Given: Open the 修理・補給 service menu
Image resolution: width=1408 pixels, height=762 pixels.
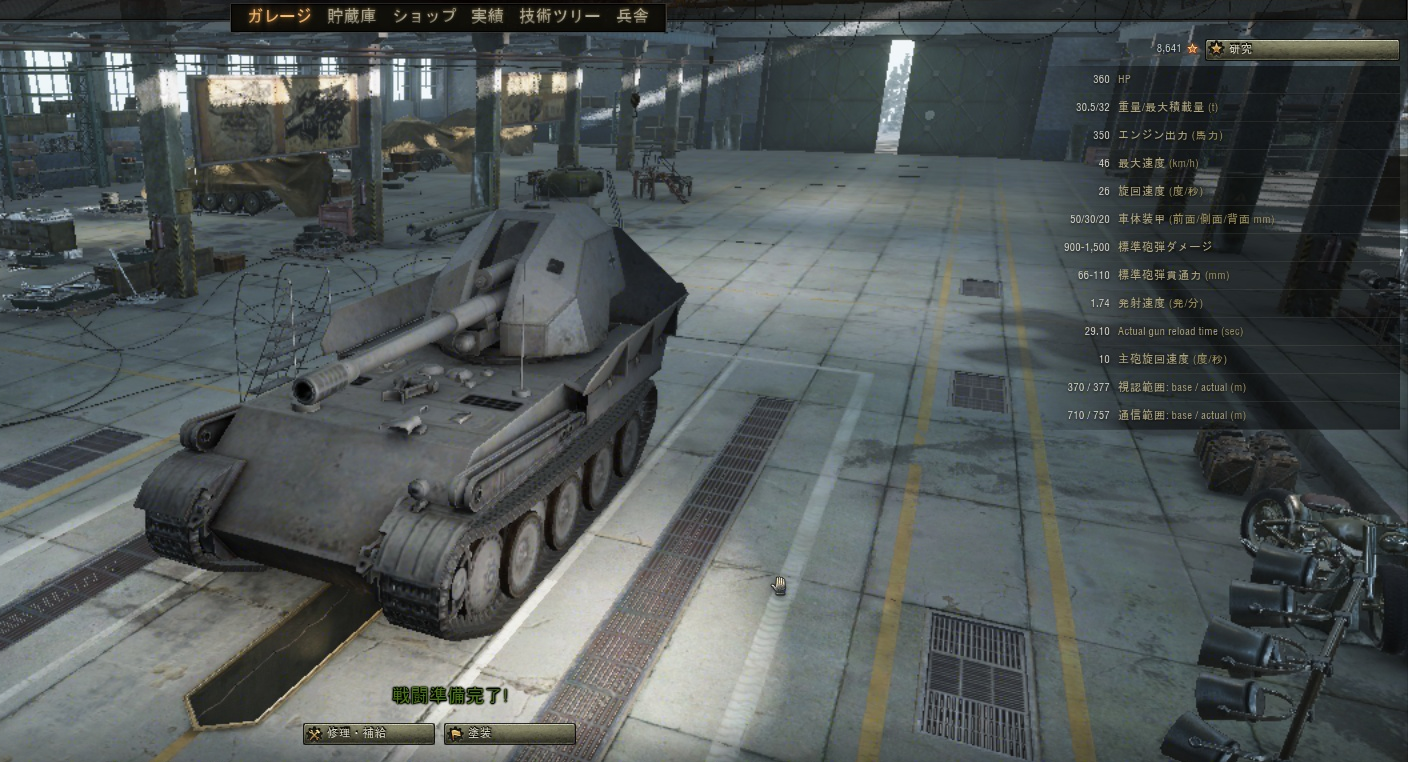Looking at the screenshot, I should pos(369,733).
